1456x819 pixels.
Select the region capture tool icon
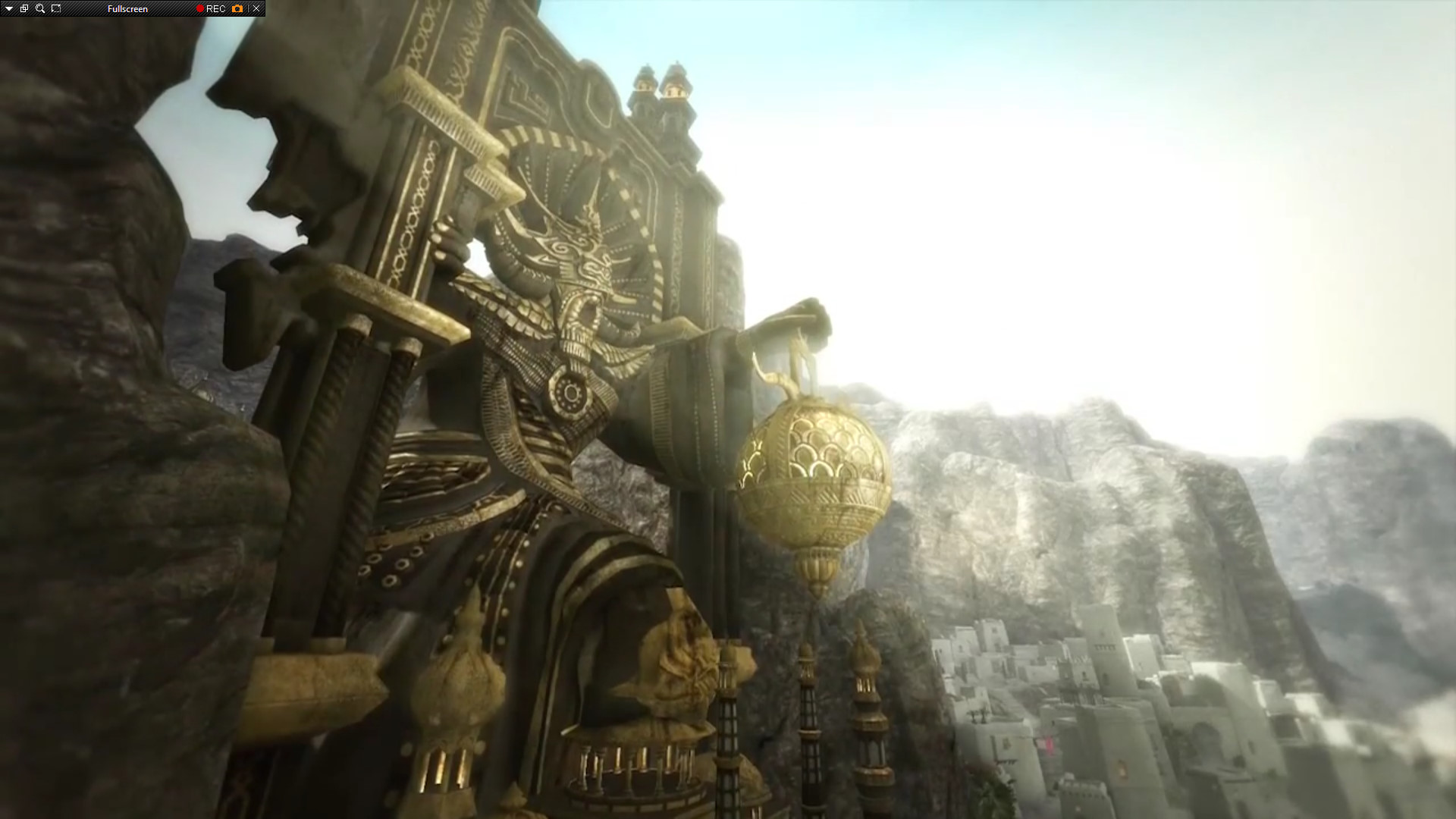pyautogui.click(x=56, y=8)
